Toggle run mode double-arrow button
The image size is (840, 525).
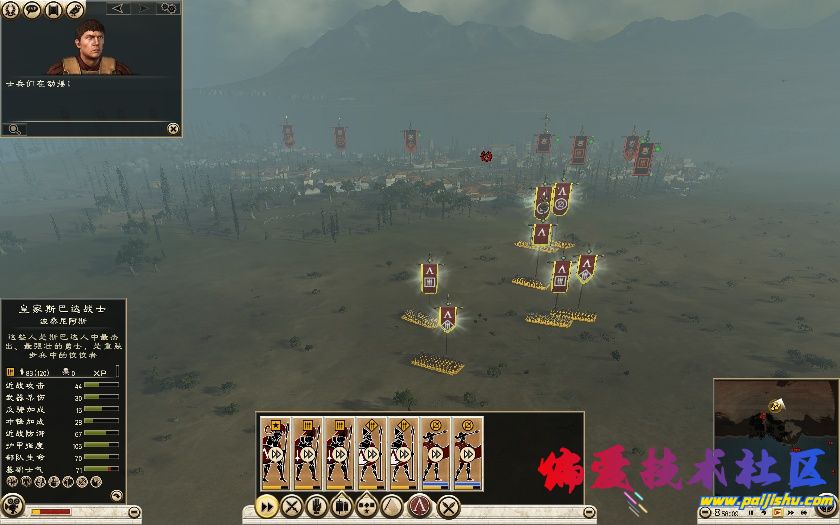(267, 506)
